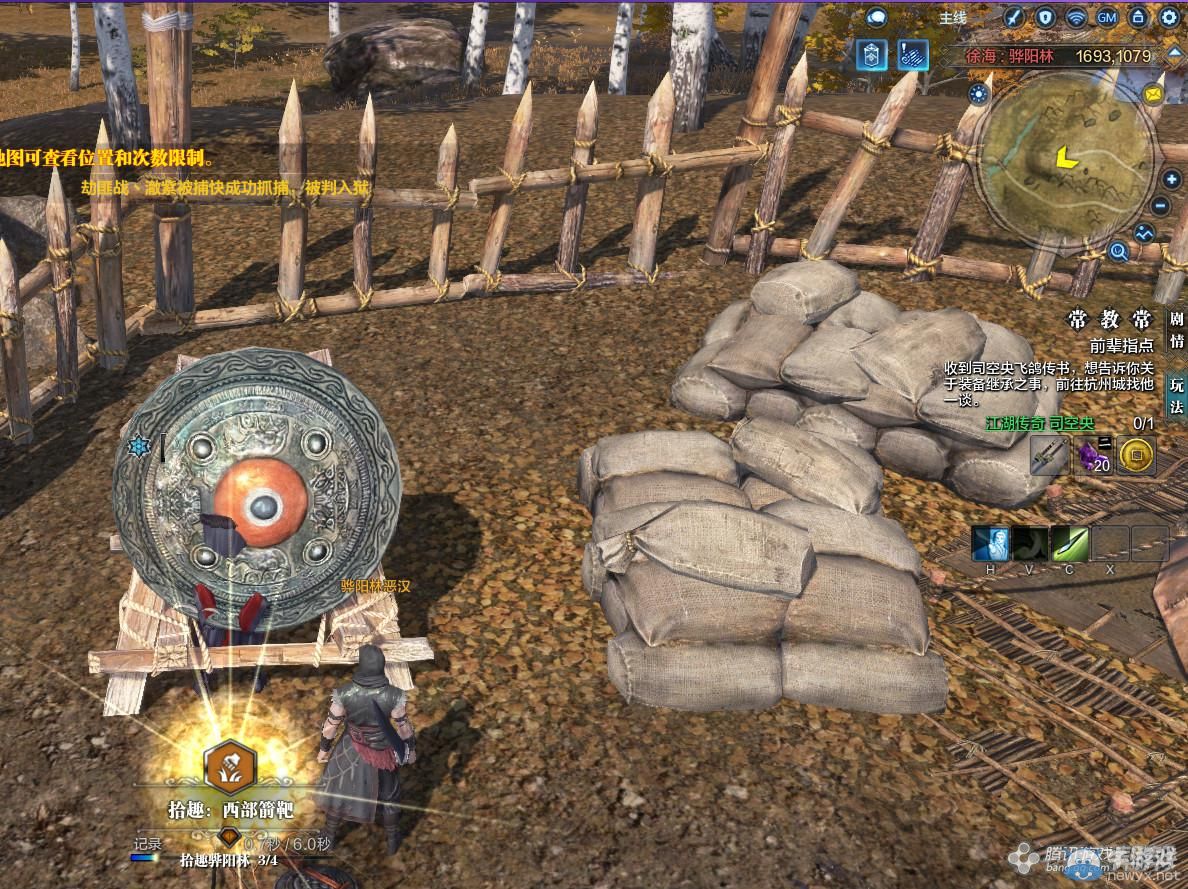Click the sun weather icon beside minimap
Image resolution: width=1188 pixels, height=889 pixels.
coord(978,94)
